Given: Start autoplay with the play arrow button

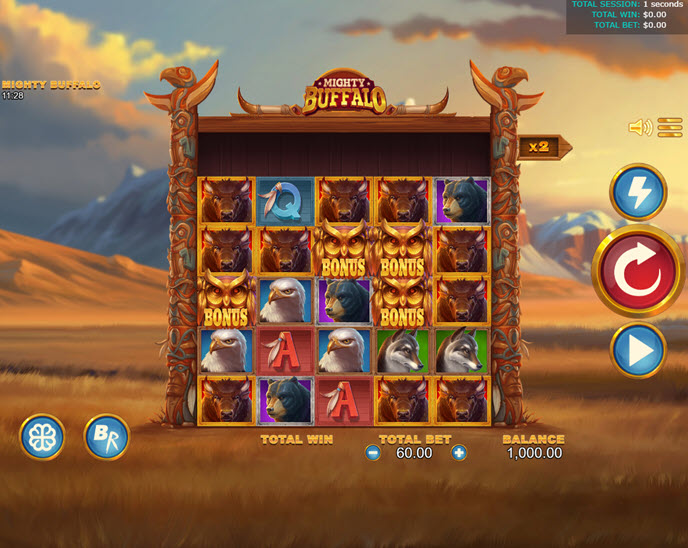Looking at the screenshot, I should click(x=638, y=350).
